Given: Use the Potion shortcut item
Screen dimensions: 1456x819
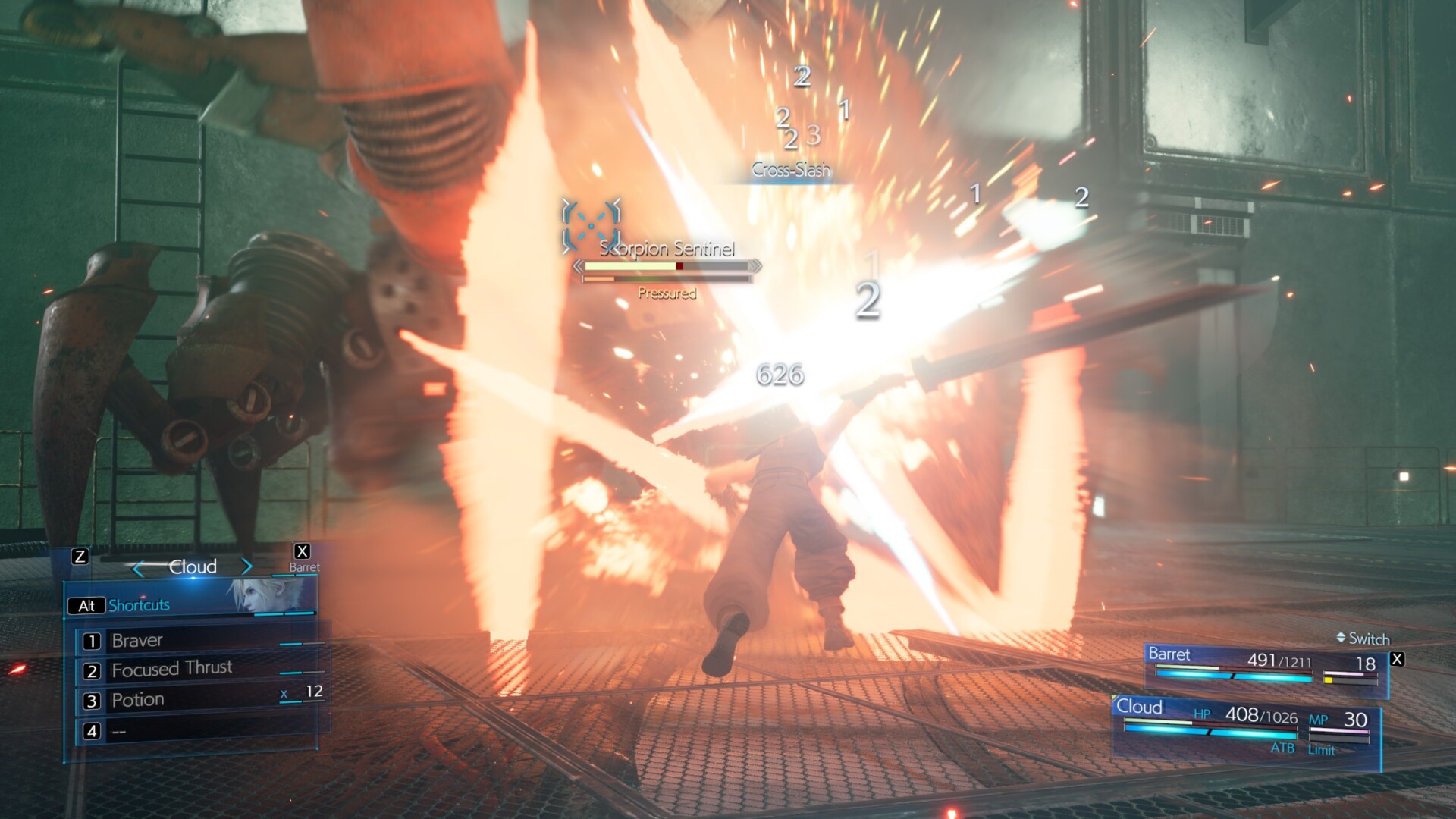Looking at the screenshot, I should pyautogui.click(x=138, y=700).
